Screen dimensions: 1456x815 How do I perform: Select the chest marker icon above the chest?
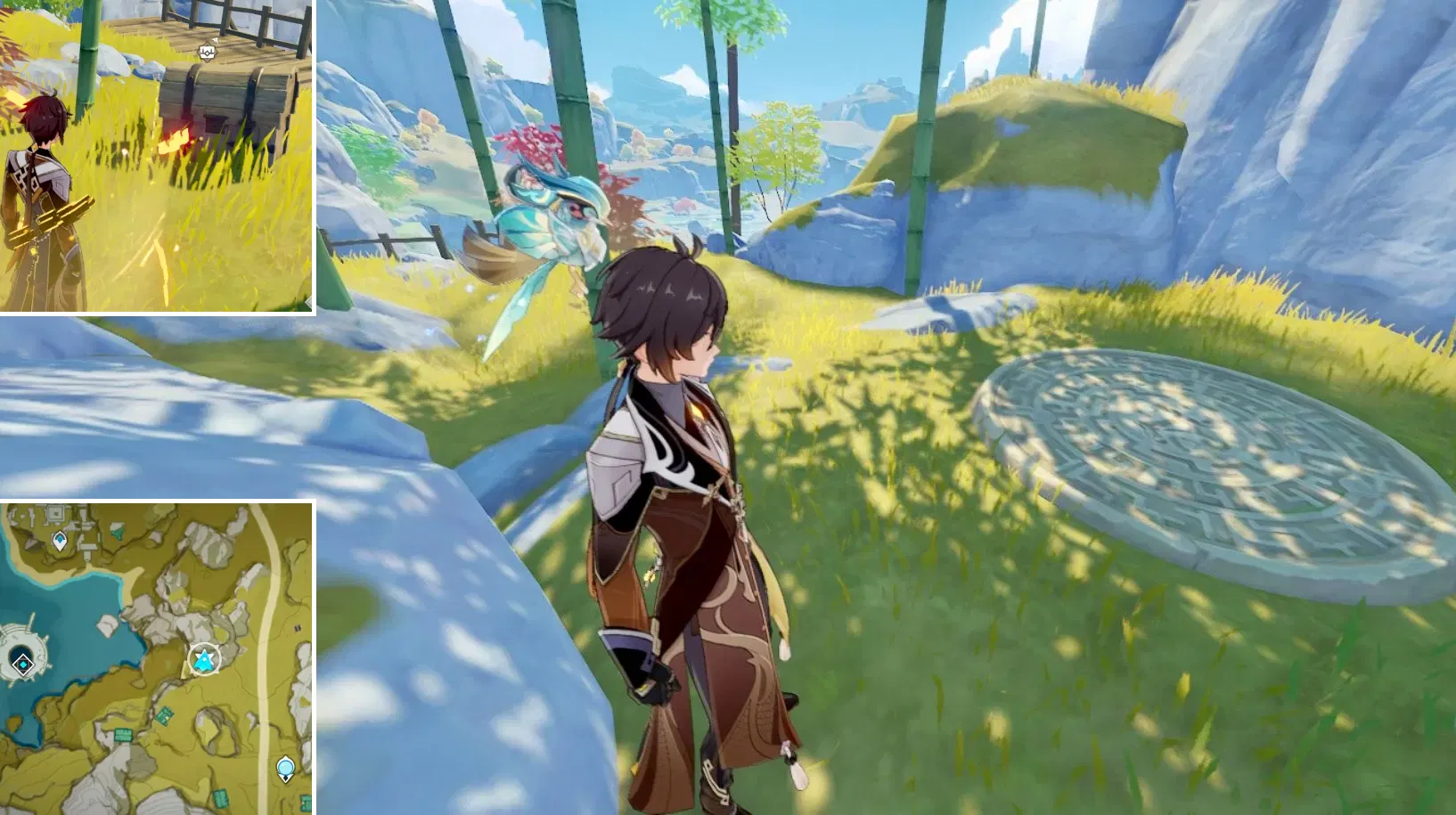click(x=208, y=53)
